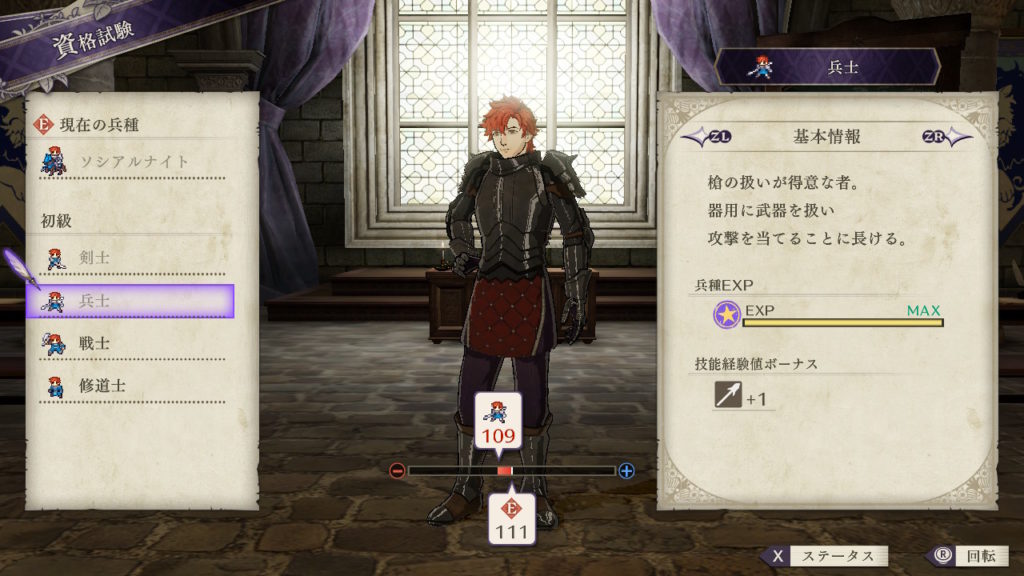Click the blue plus button on slider

pyautogui.click(x=626, y=471)
